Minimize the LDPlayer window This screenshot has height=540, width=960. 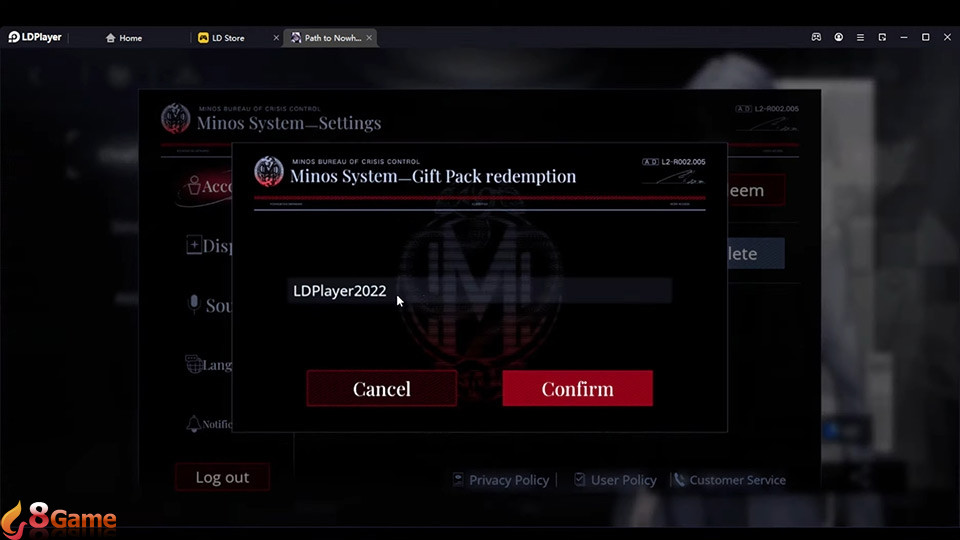click(x=904, y=37)
